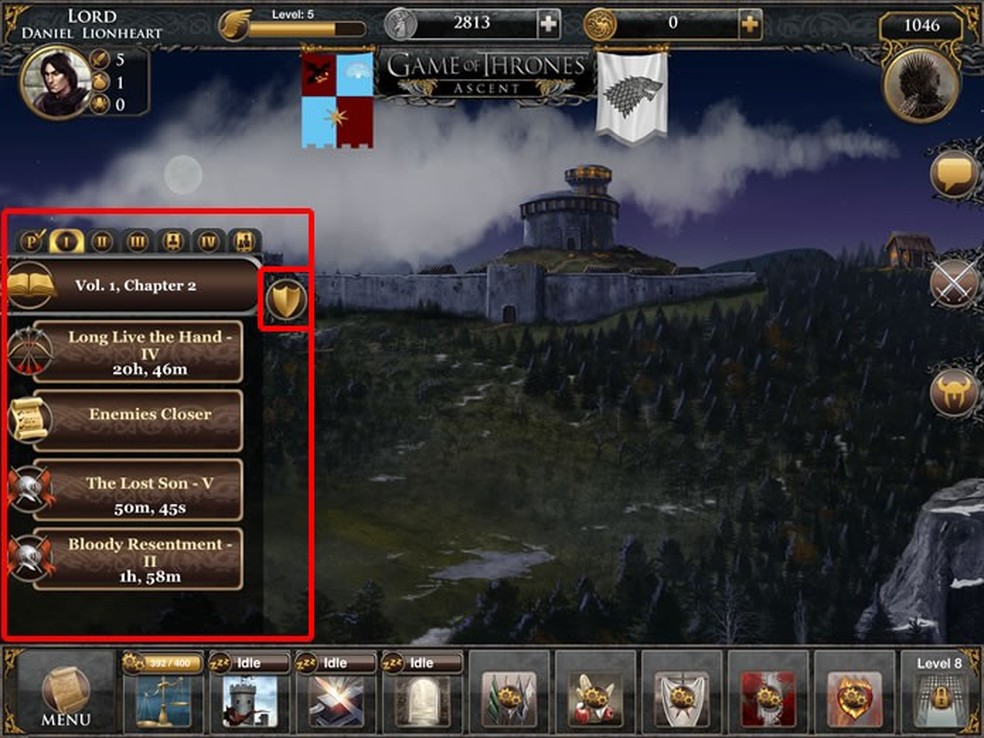The image size is (984, 738).
Task: Click the gold shield icon button
Action: 287,299
